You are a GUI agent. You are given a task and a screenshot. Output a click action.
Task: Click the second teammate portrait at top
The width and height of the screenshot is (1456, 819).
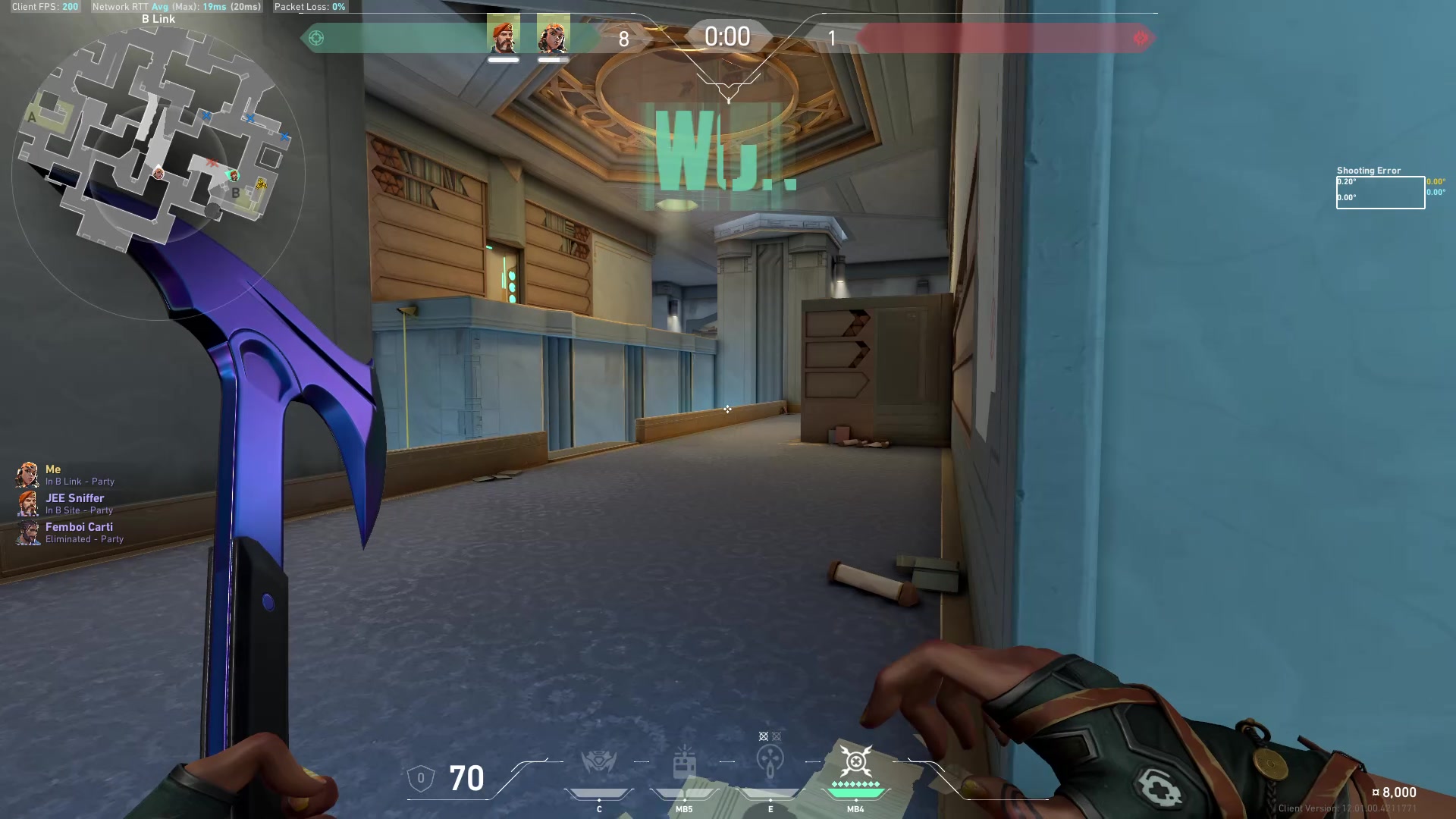[553, 36]
